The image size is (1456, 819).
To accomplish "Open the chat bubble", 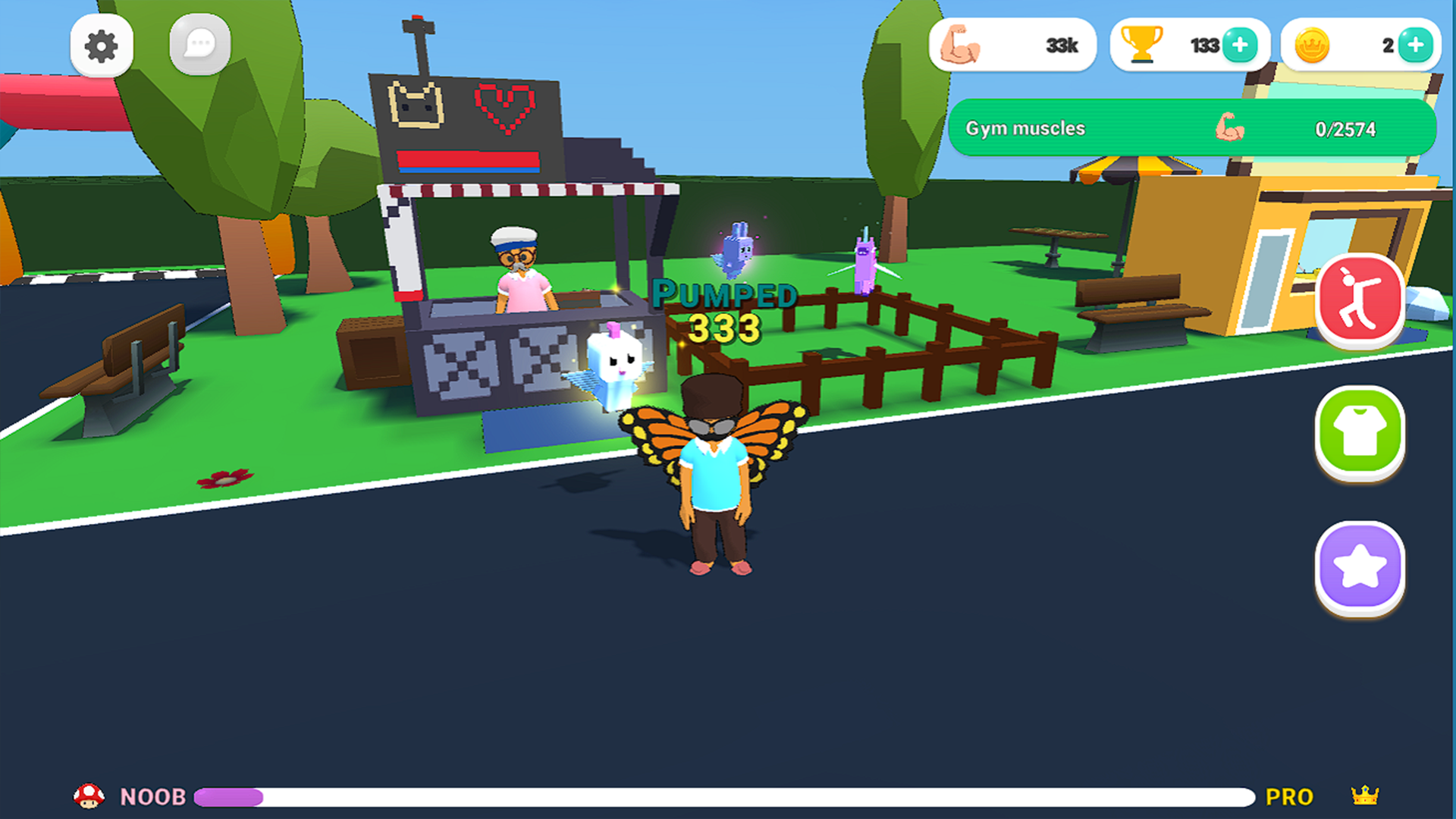I will 199,43.
